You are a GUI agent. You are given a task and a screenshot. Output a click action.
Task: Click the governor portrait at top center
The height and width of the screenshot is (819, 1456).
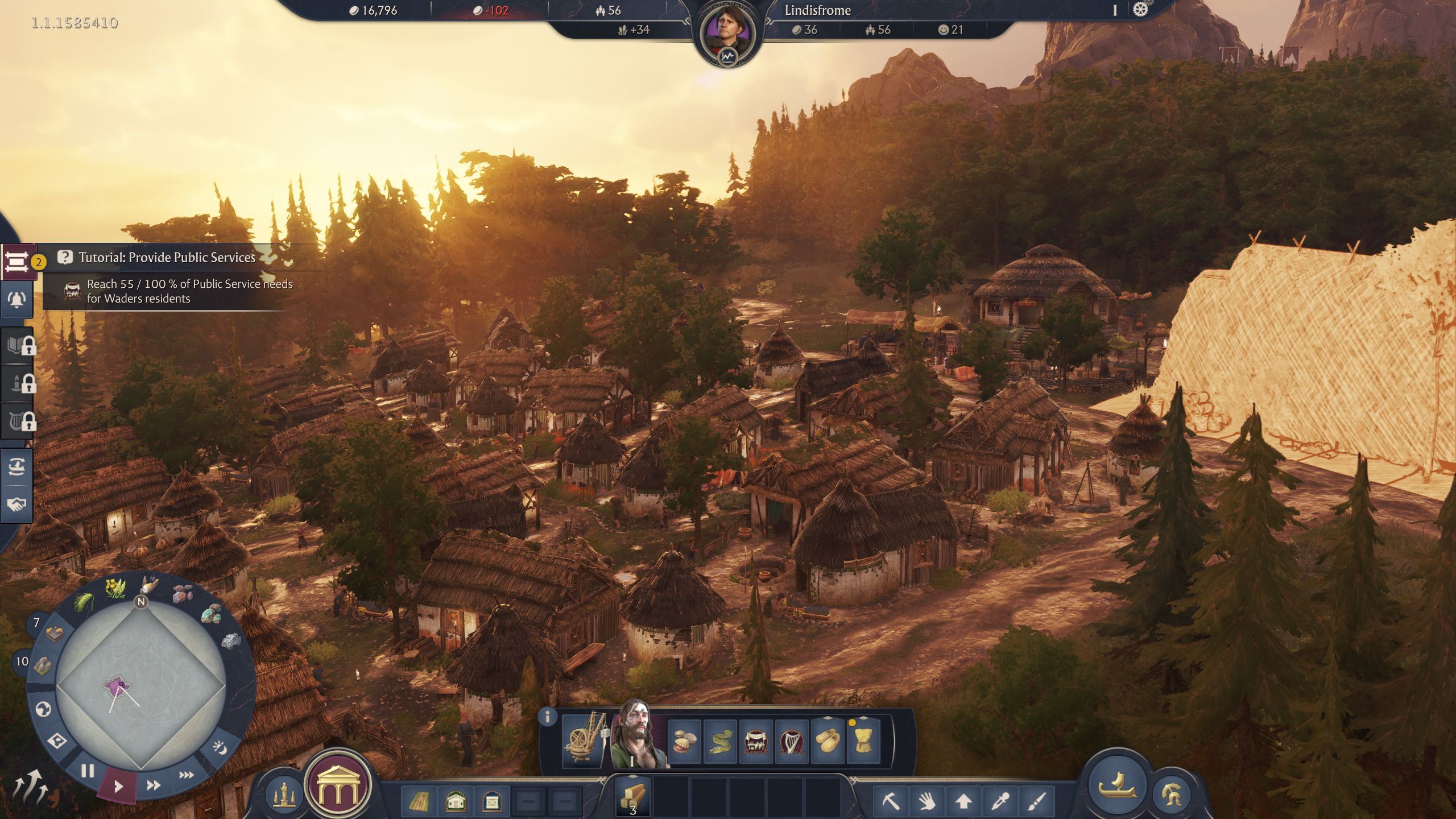[727, 34]
